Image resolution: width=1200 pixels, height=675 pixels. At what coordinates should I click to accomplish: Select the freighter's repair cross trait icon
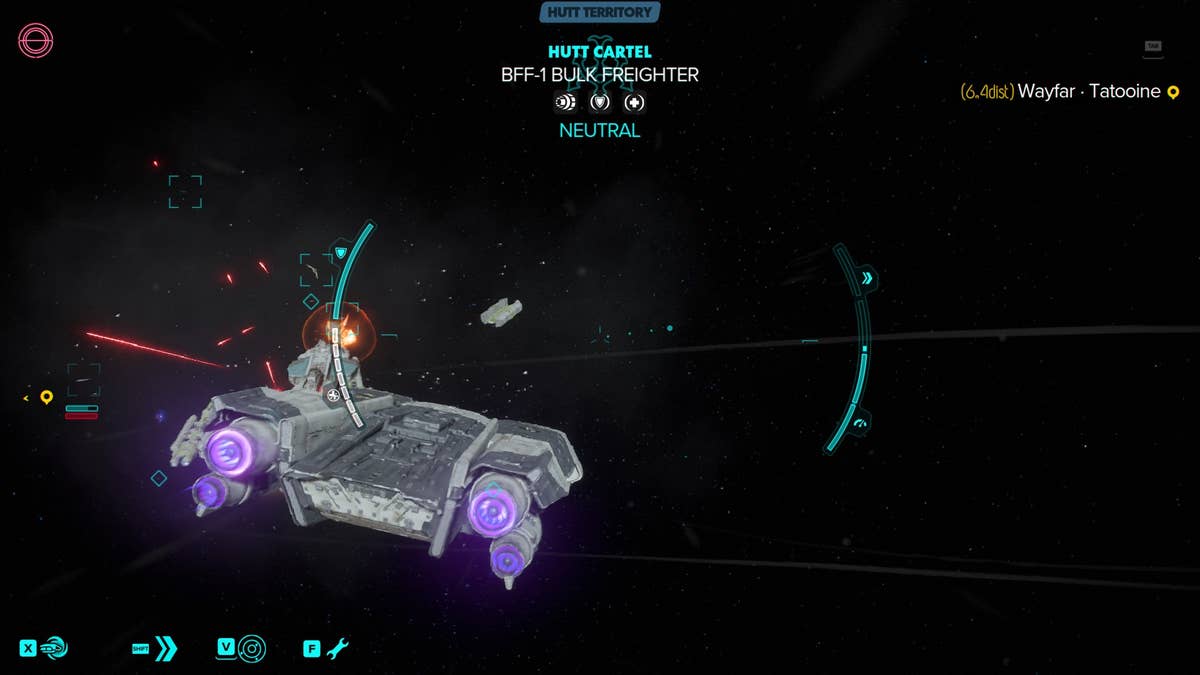[x=635, y=102]
